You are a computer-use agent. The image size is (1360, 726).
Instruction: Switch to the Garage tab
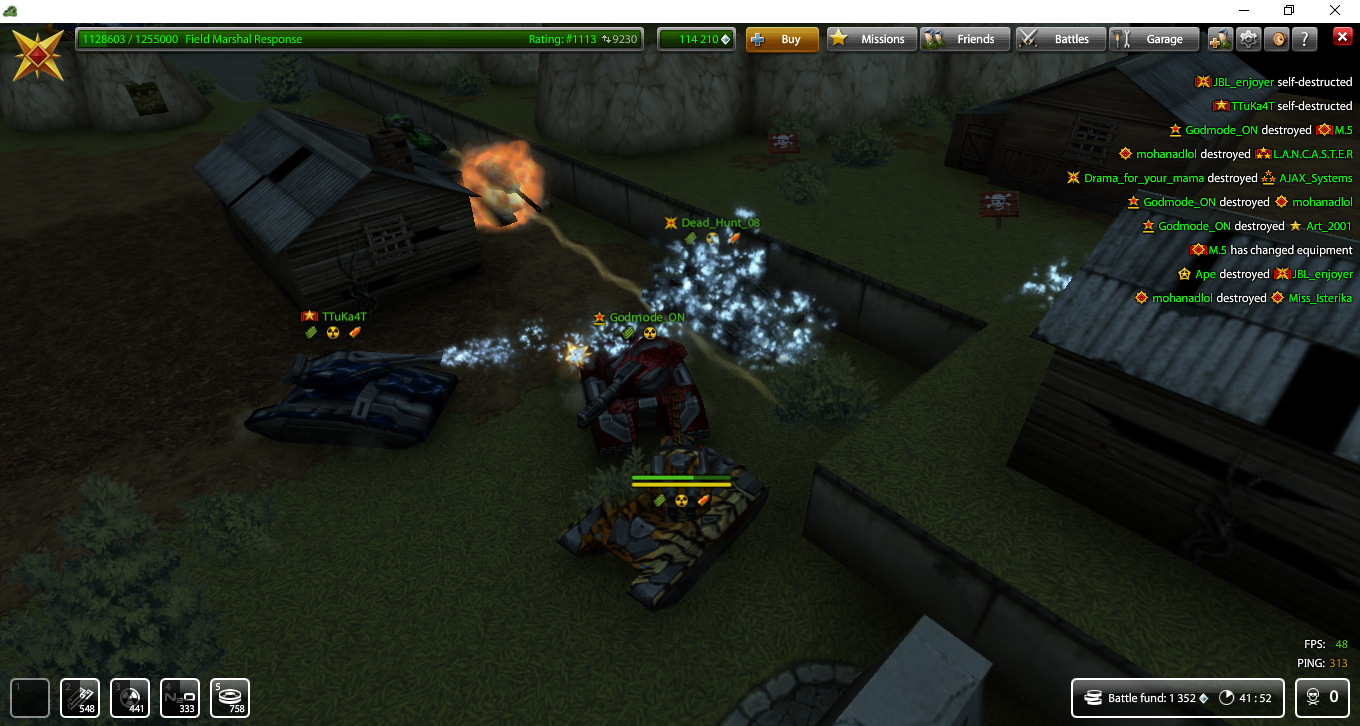[1154, 38]
